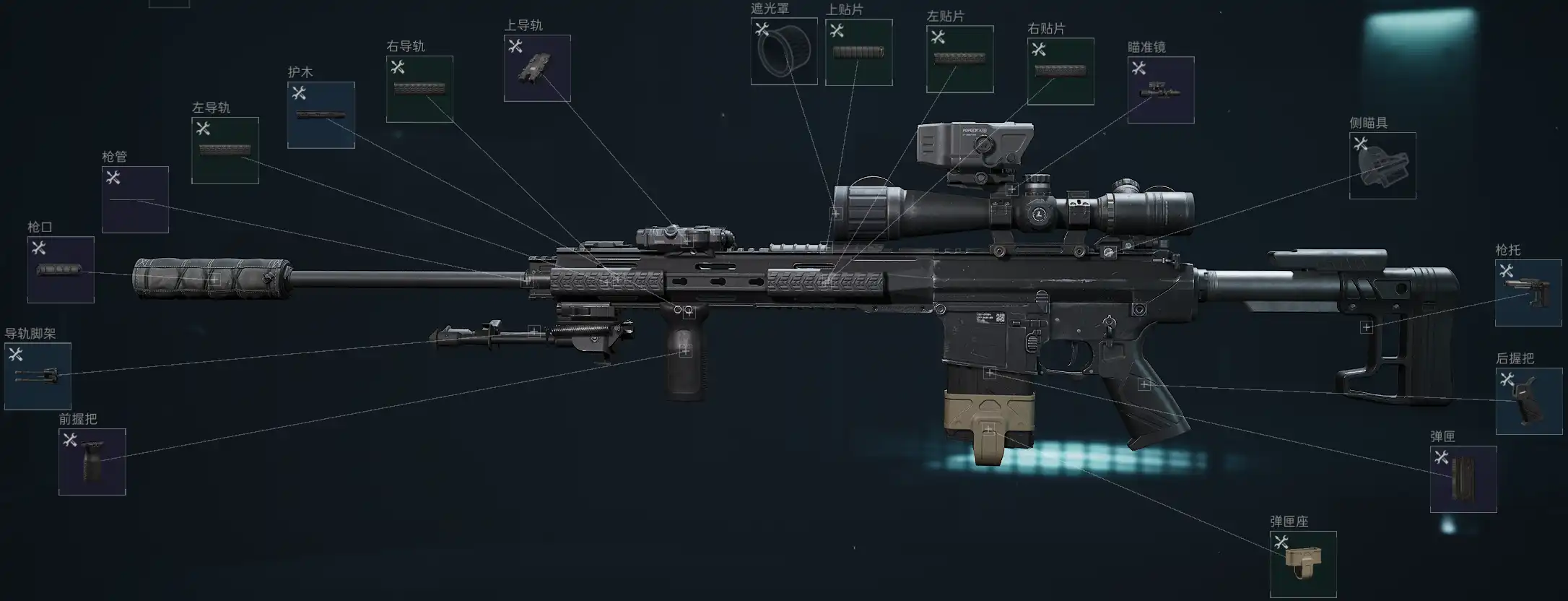
Task: Open the 瞄准镜 scope slot
Action: tap(1161, 90)
